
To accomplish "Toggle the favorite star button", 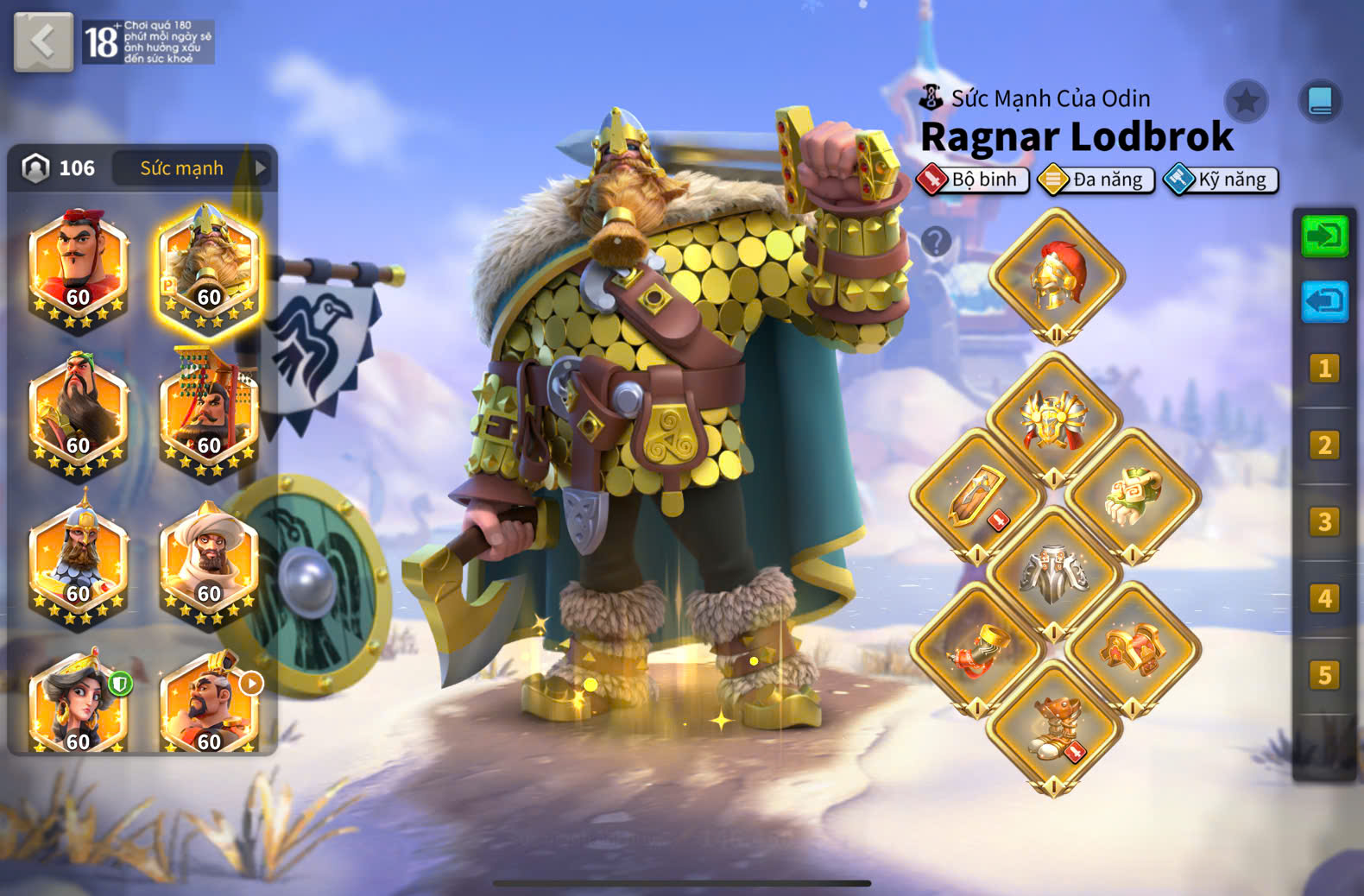I will pyautogui.click(x=1246, y=102).
